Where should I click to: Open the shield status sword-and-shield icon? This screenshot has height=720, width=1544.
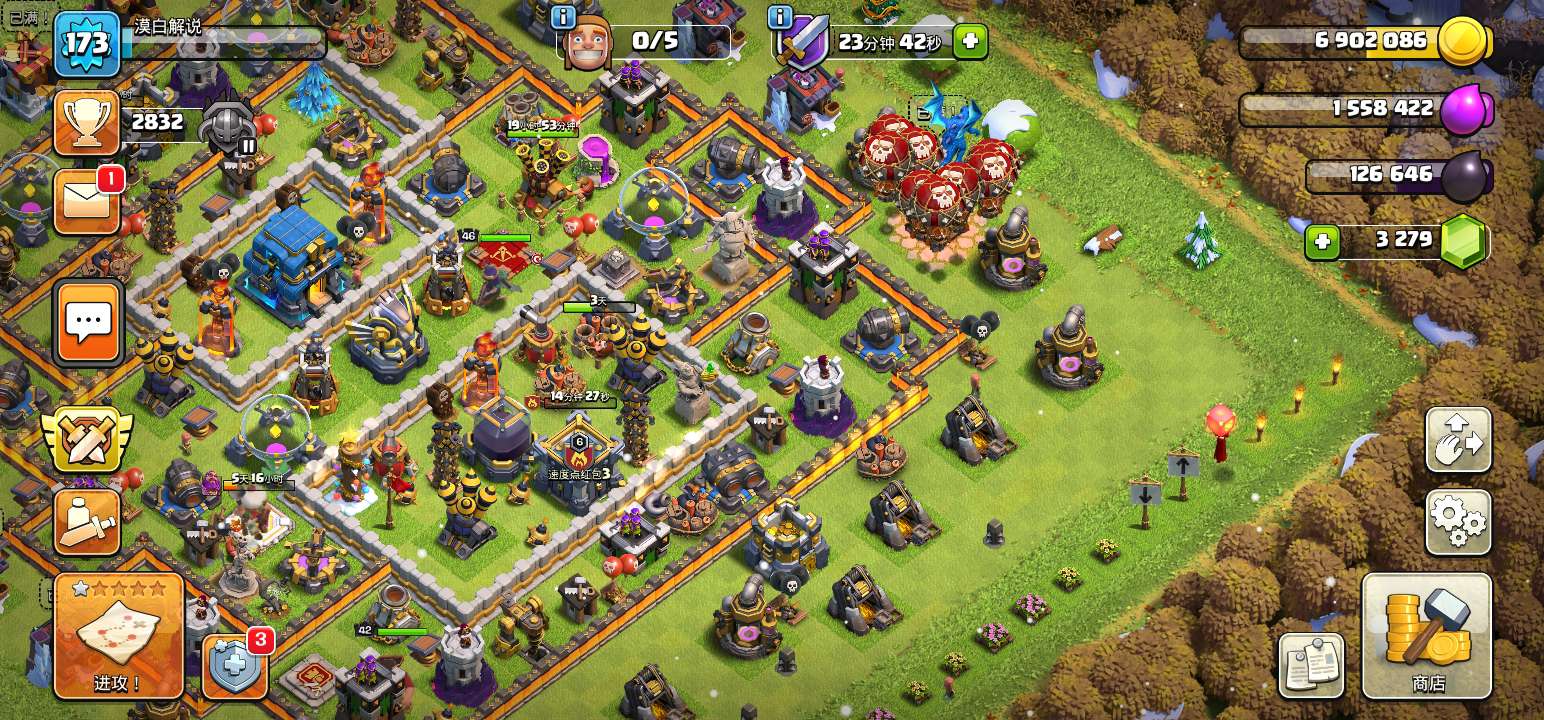tap(800, 44)
